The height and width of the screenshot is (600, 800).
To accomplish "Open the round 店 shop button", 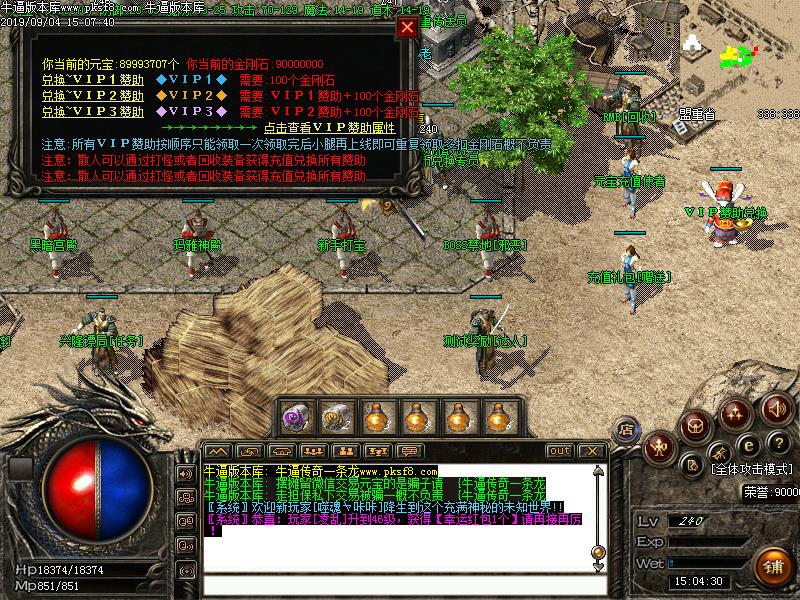I will (626, 430).
